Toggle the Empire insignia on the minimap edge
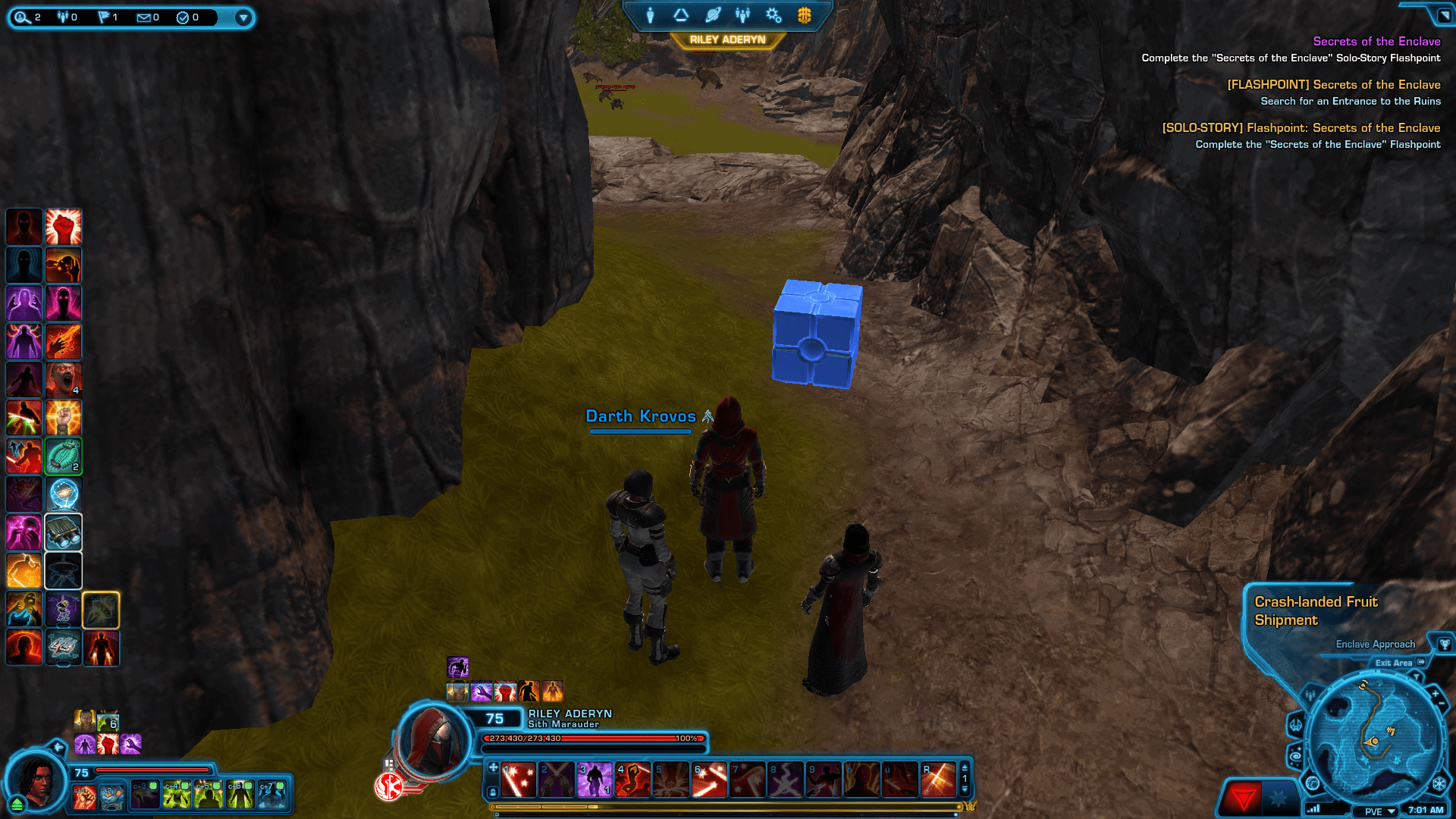Viewport: 1456px width, 819px height. [1440, 783]
